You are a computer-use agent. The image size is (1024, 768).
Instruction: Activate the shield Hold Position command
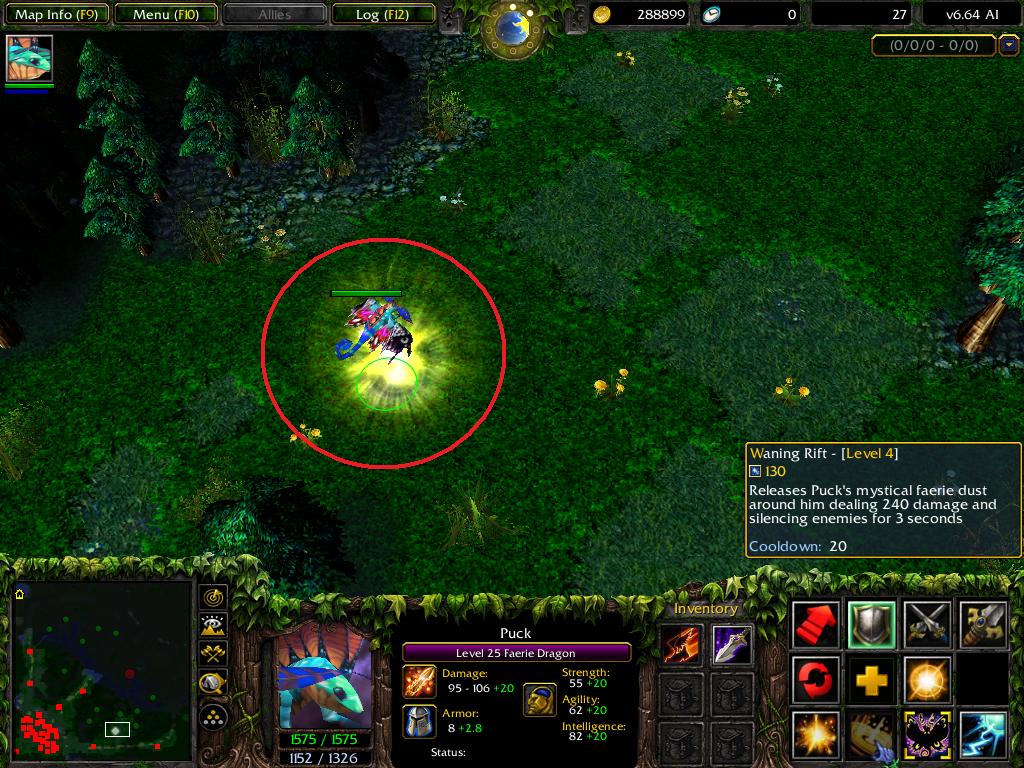click(872, 624)
